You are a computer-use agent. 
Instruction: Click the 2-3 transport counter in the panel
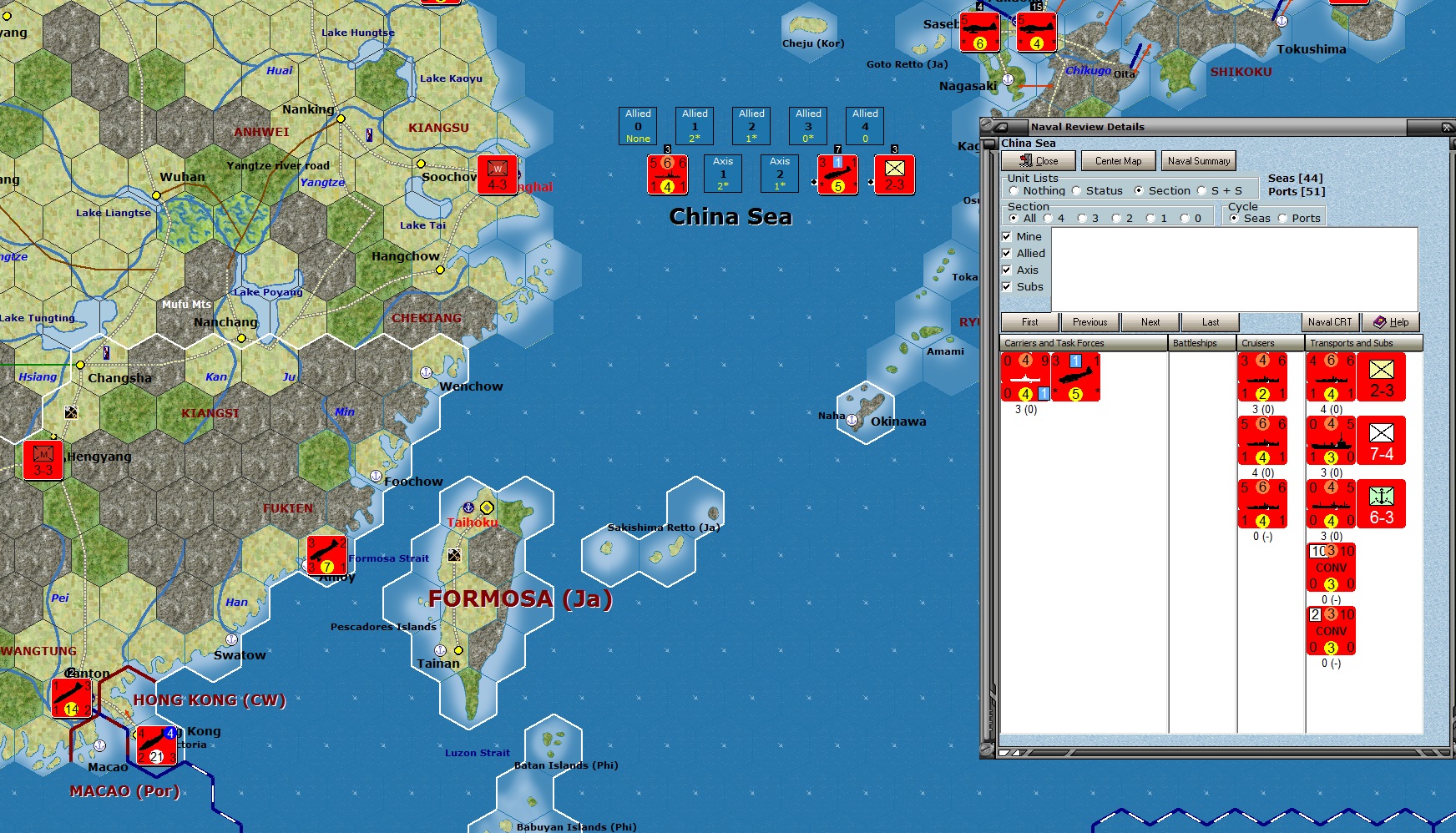click(1382, 376)
